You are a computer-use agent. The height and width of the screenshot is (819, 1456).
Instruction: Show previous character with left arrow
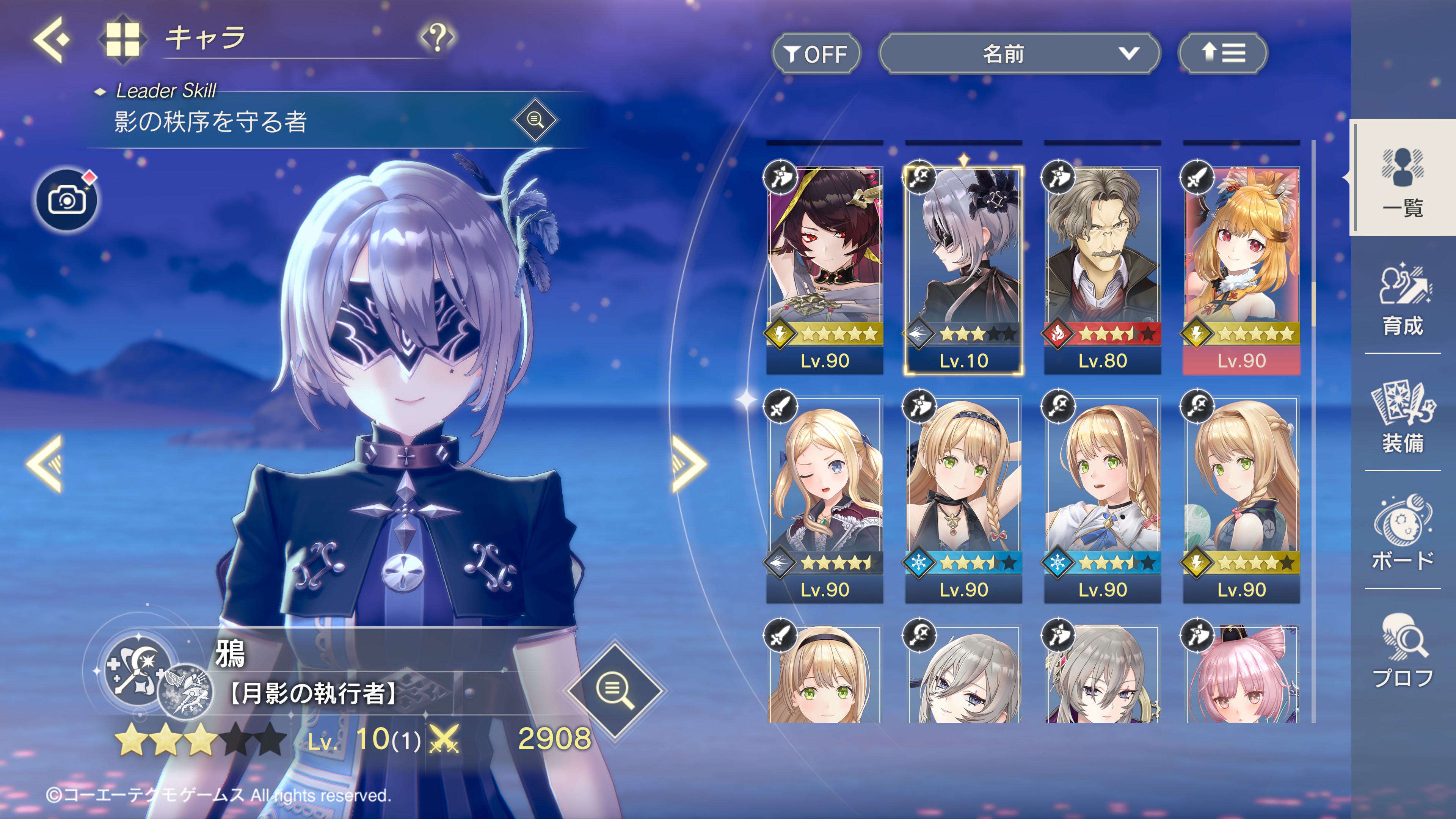pyautogui.click(x=45, y=463)
